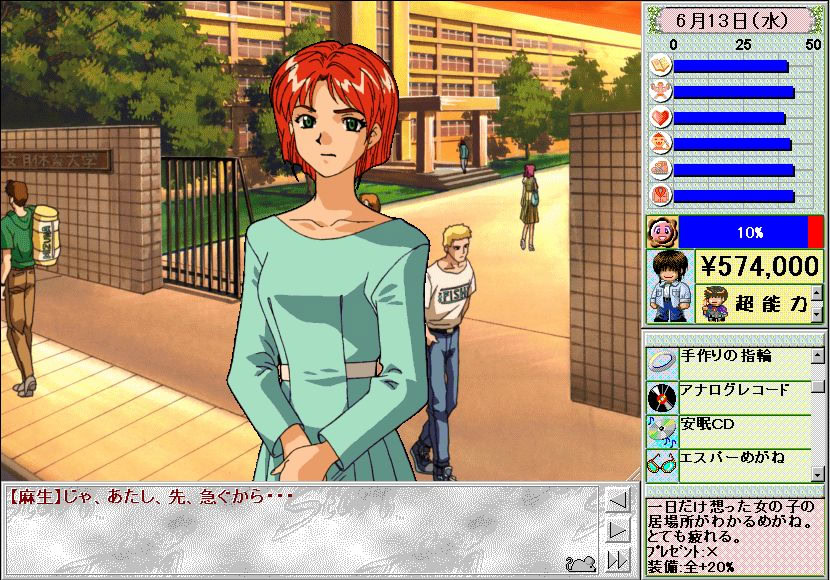Skip dialogue with the double-arrow button
The width and height of the screenshot is (830, 580).
(x=618, y=559)
